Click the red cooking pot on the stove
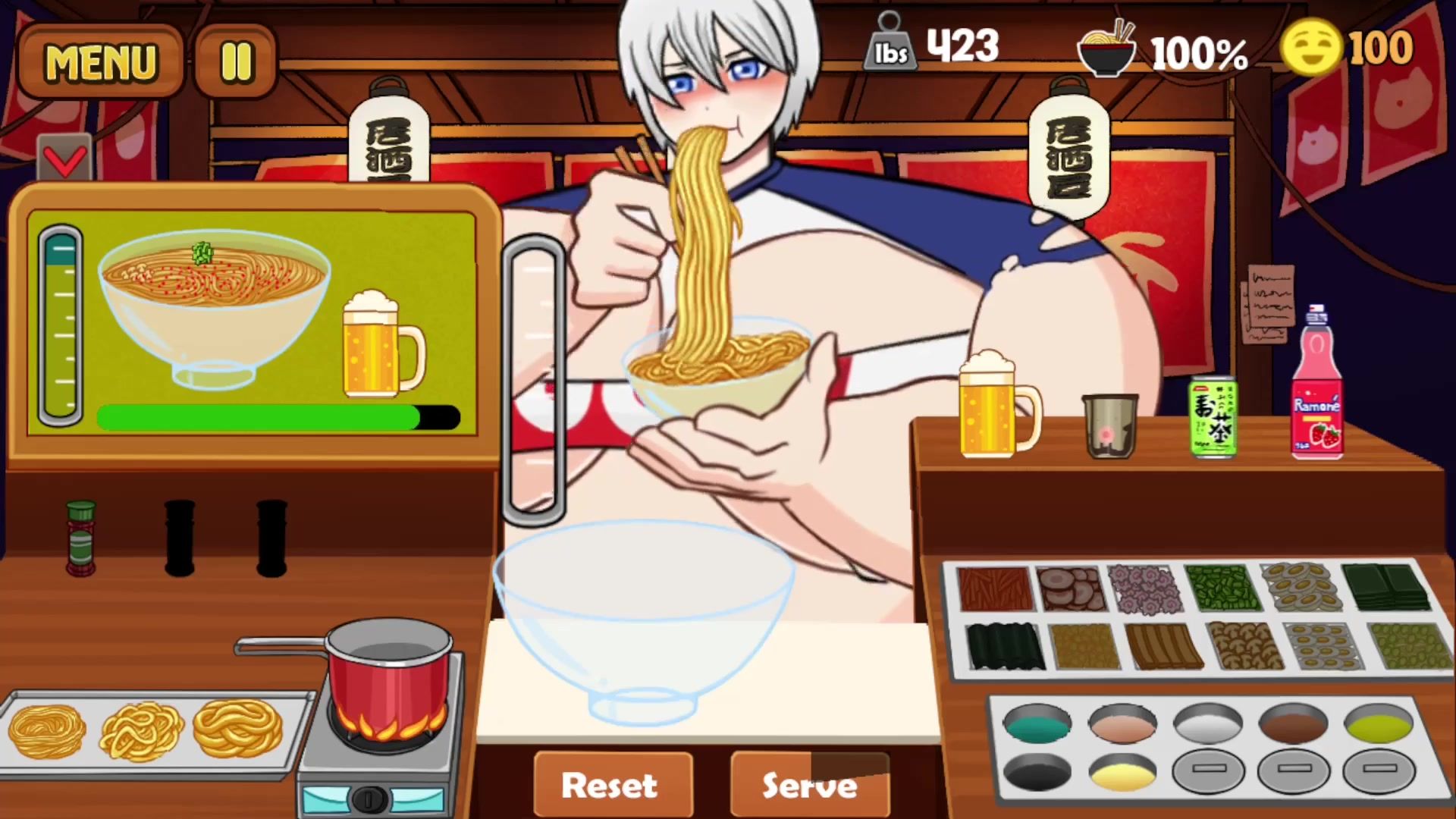Screen dimensions: 1456x819 [x=388, y=675]
